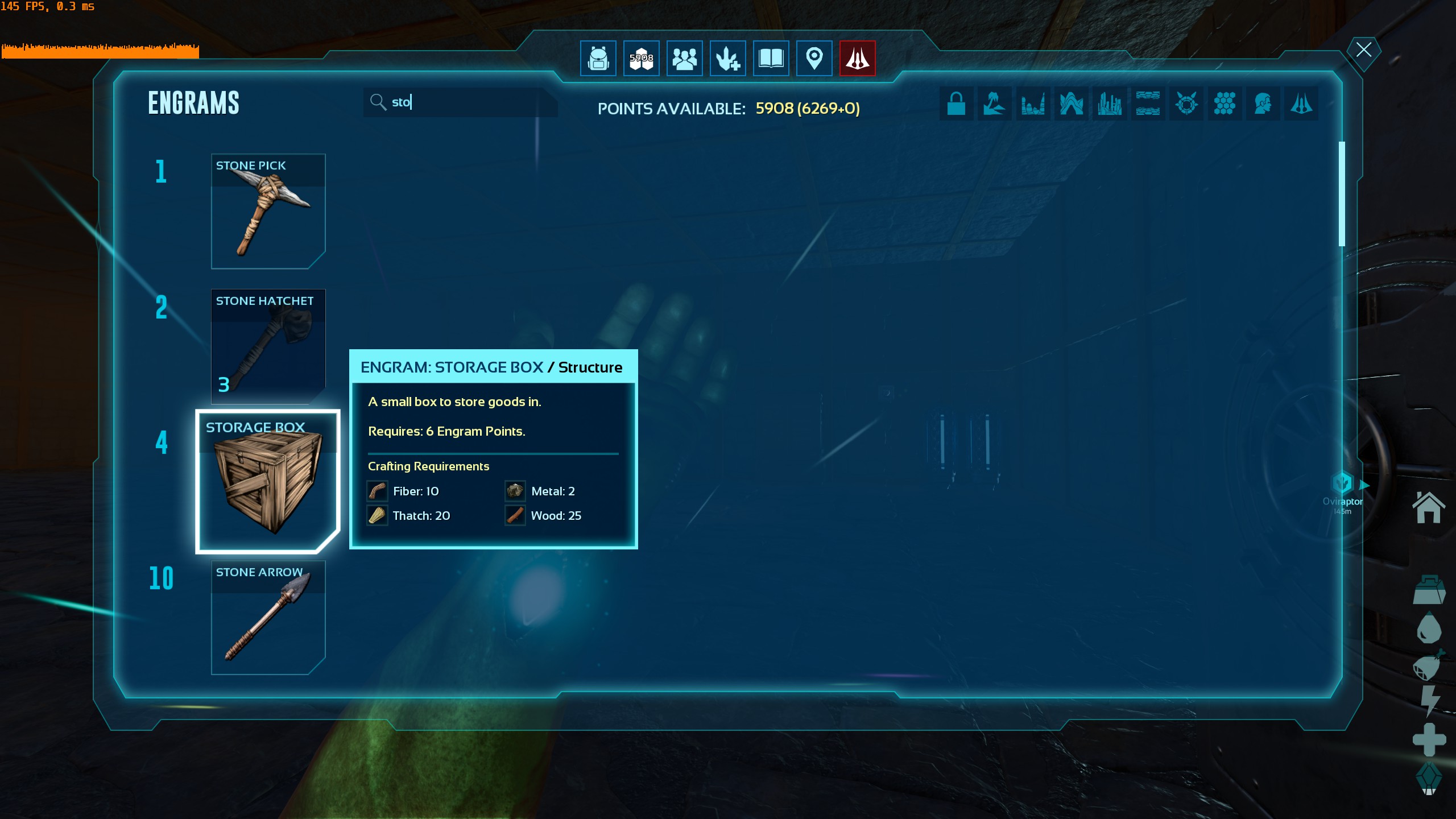Open the open-book notes tab

point(771,59)
